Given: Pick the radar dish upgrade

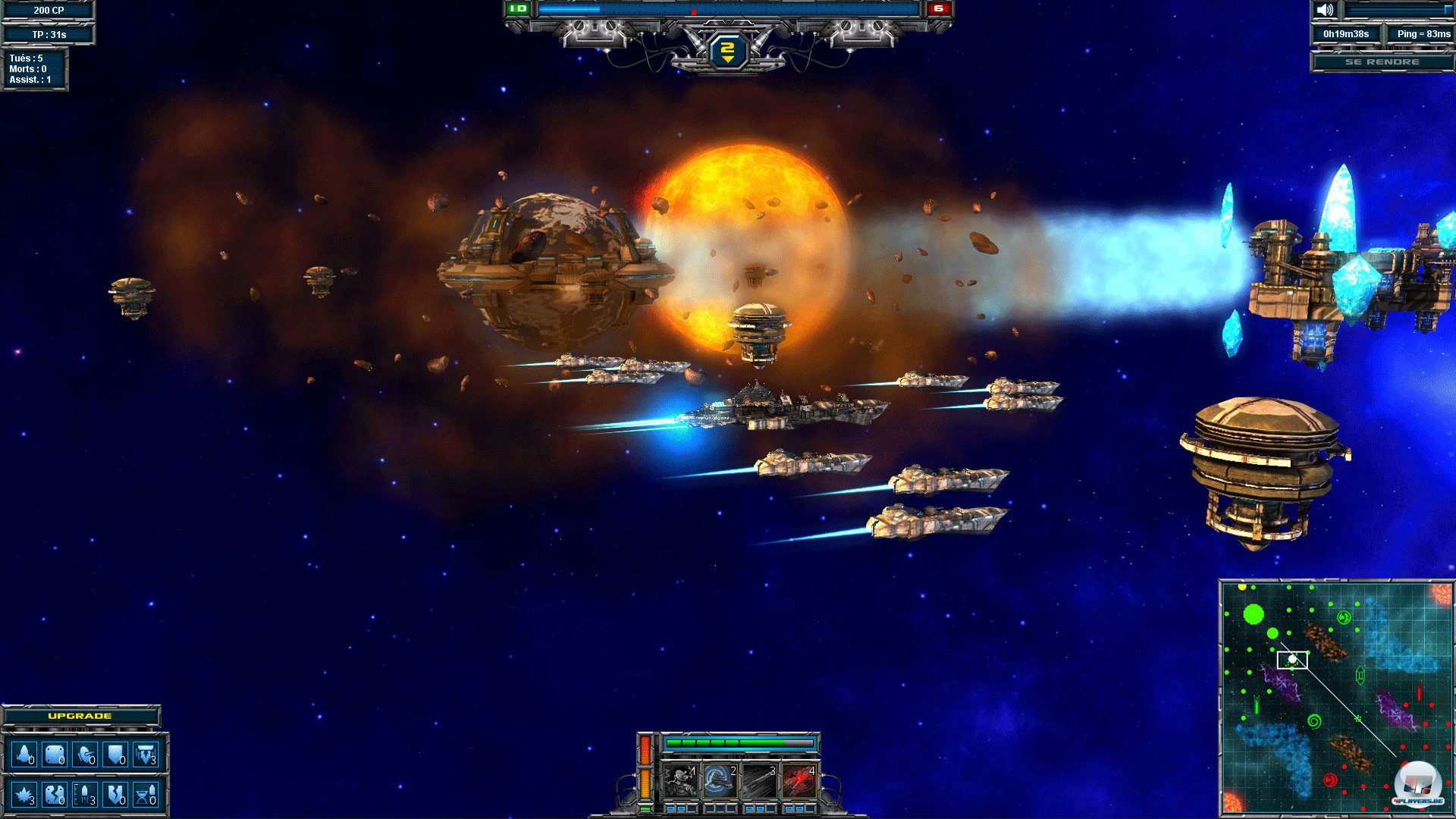Looking at the screenshot, I should coord(86,755).
